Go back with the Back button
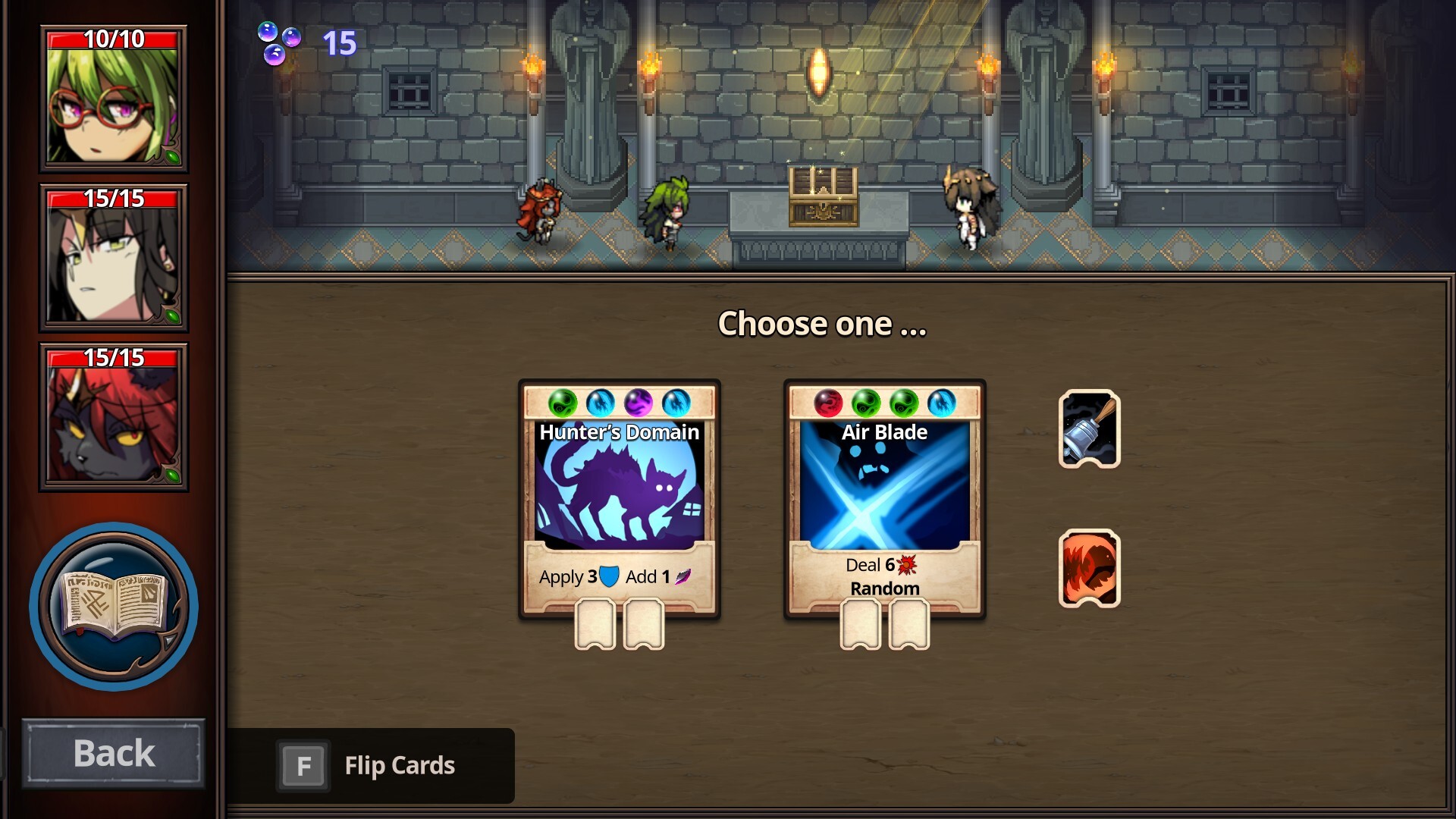The width and height of the screenshot is (1456, 819). (114, 753)
